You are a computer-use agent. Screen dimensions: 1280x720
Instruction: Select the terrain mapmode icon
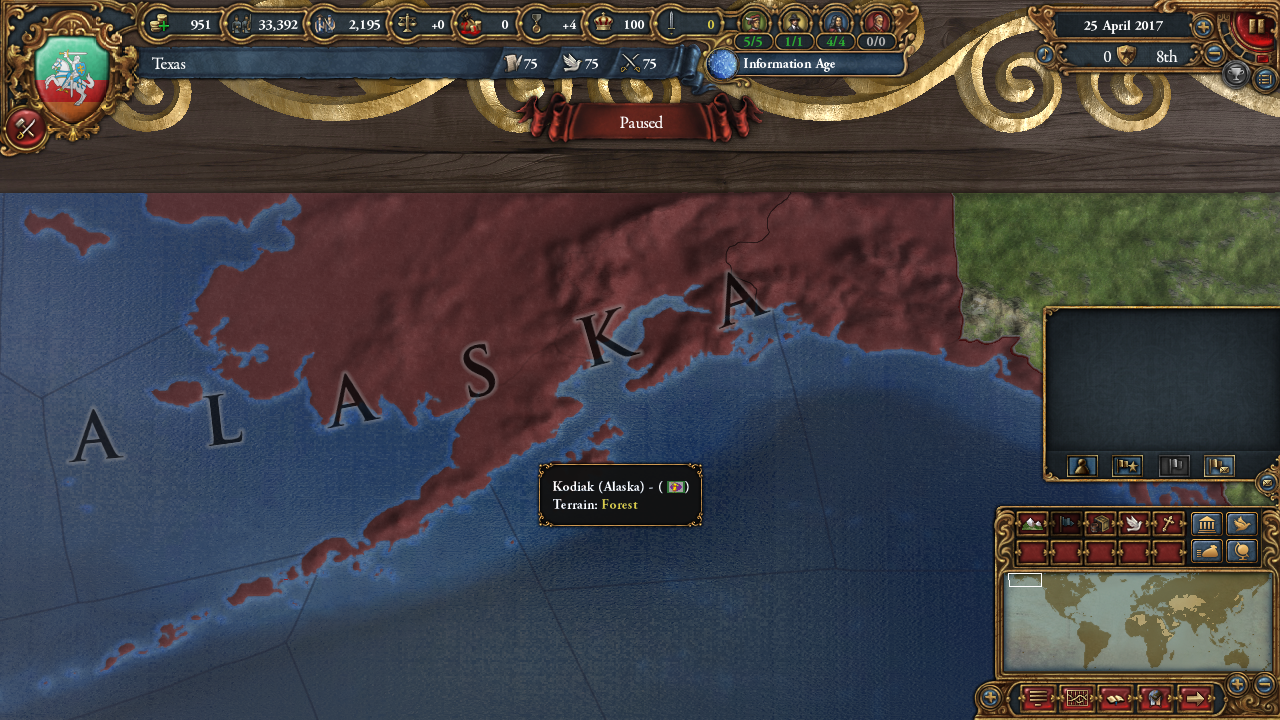point(1032,523)
